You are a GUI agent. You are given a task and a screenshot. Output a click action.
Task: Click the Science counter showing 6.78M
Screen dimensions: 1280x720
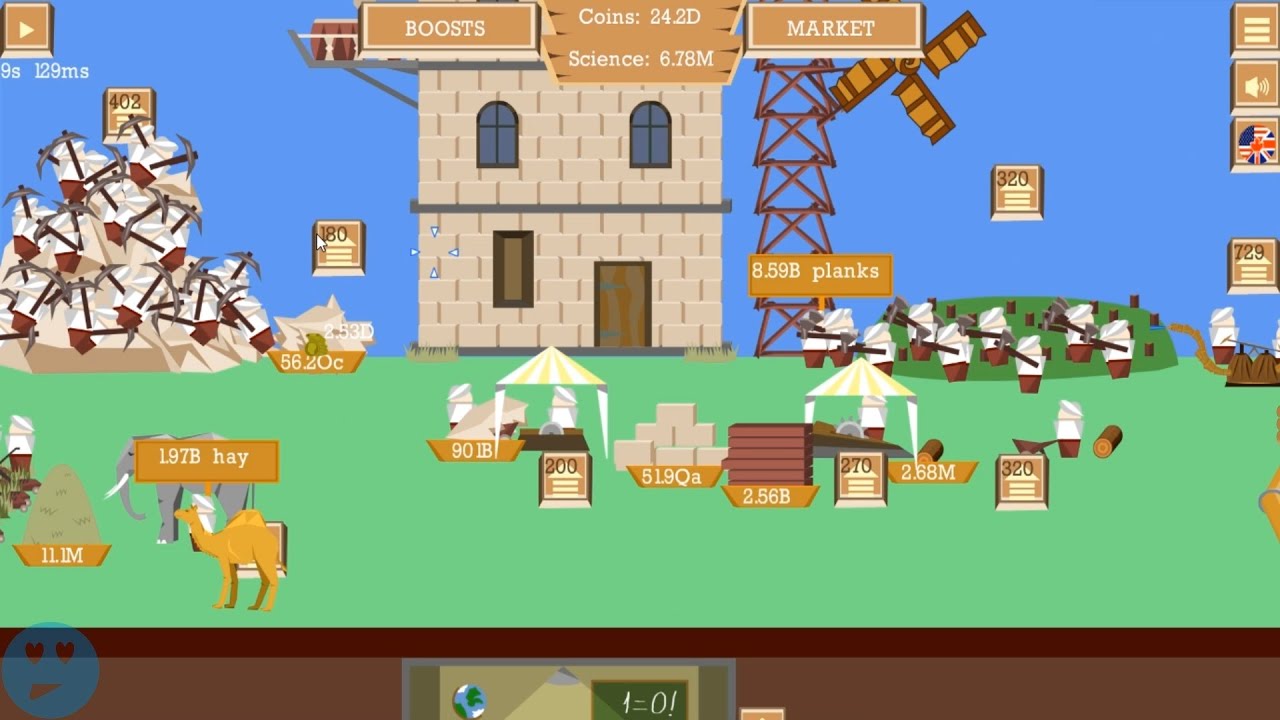640,58
